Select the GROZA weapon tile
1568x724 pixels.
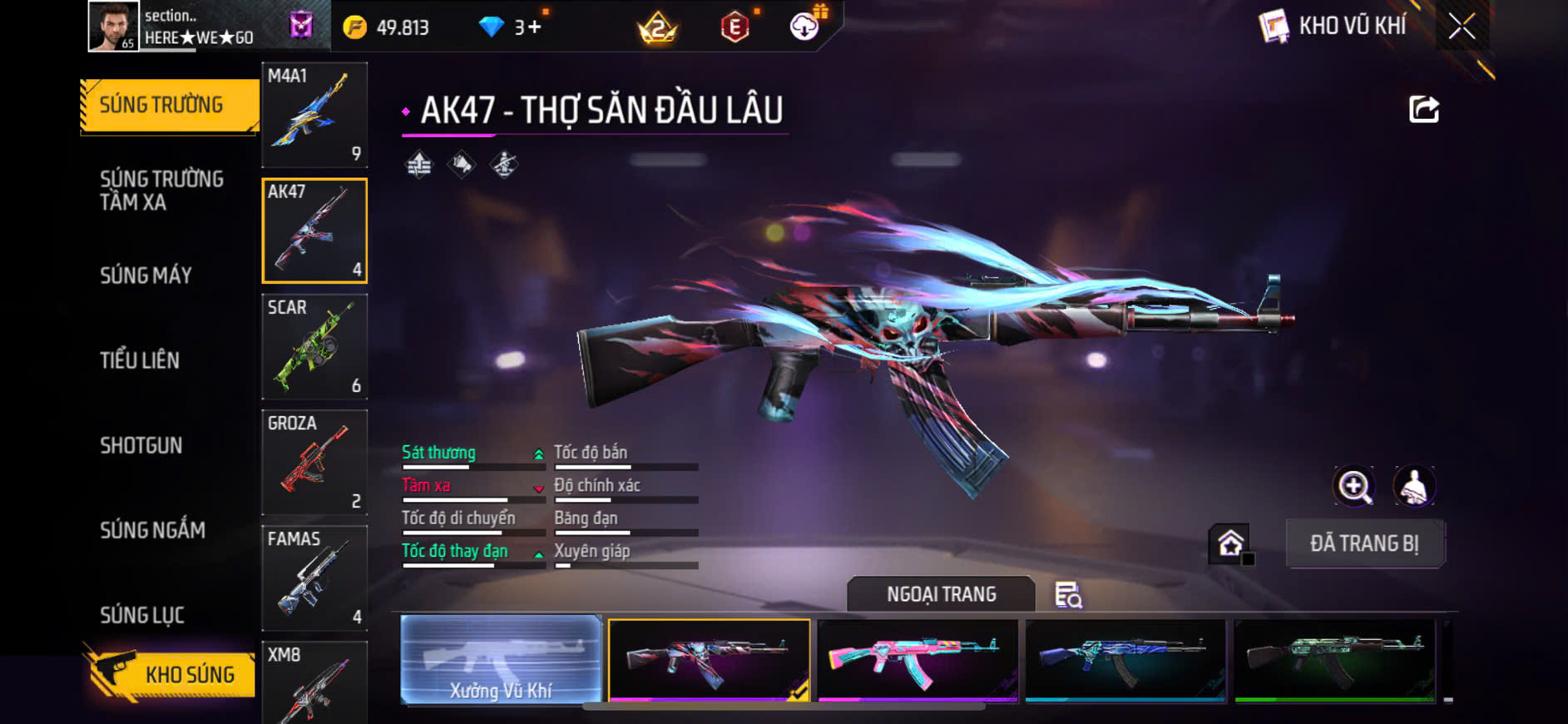click(x=314, y=462)
